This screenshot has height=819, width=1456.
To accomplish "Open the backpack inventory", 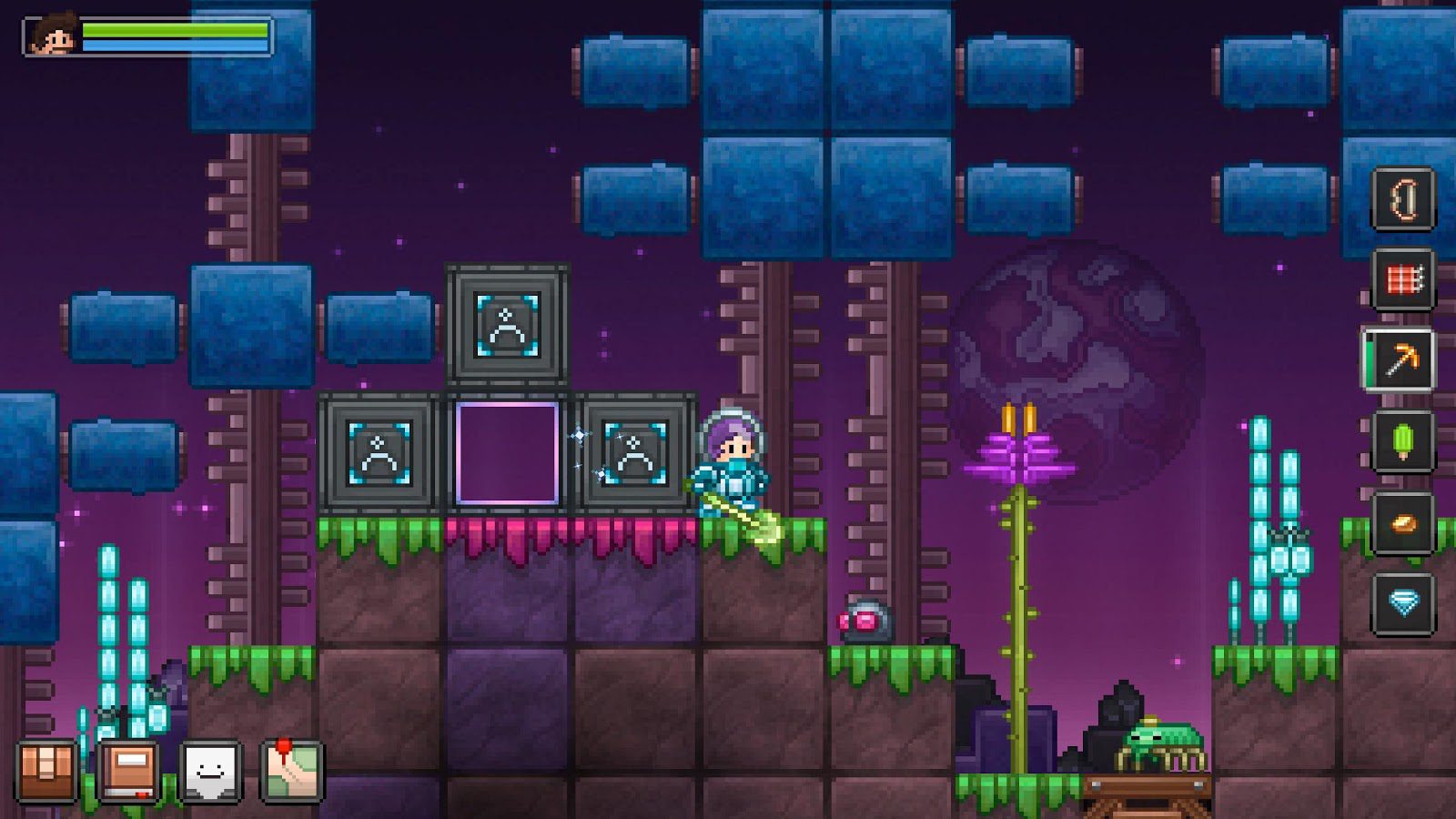I will click(x=46, y=771).
